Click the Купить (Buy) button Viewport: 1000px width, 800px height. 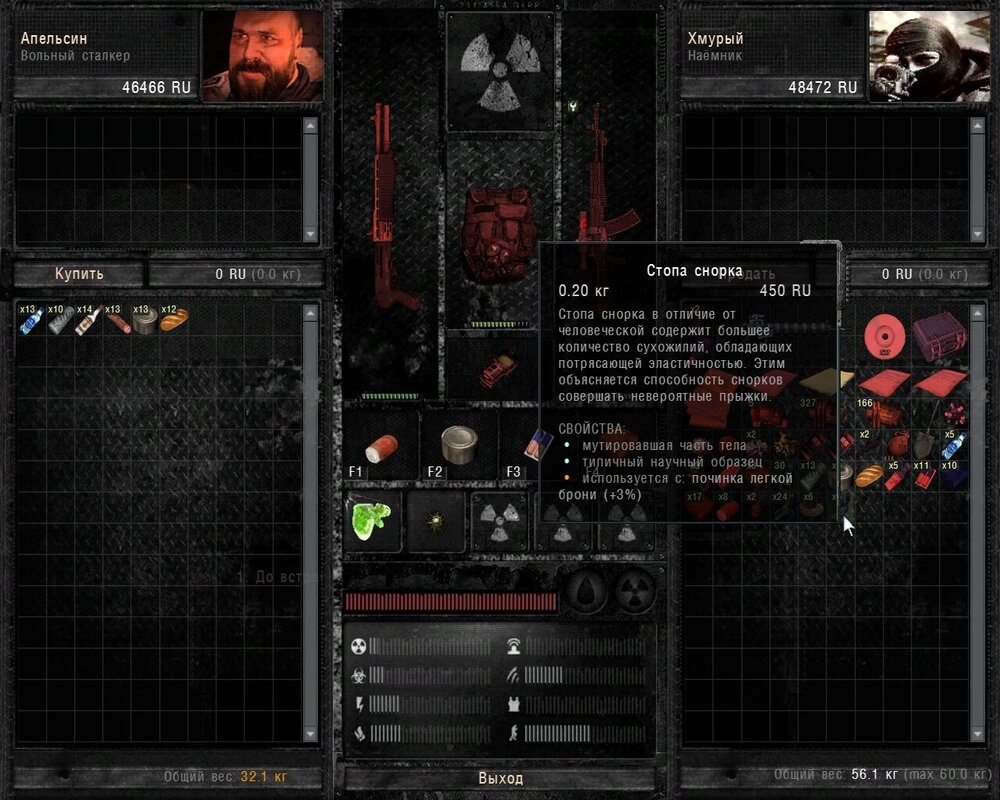pyautogui.click(x=79, y=274)
